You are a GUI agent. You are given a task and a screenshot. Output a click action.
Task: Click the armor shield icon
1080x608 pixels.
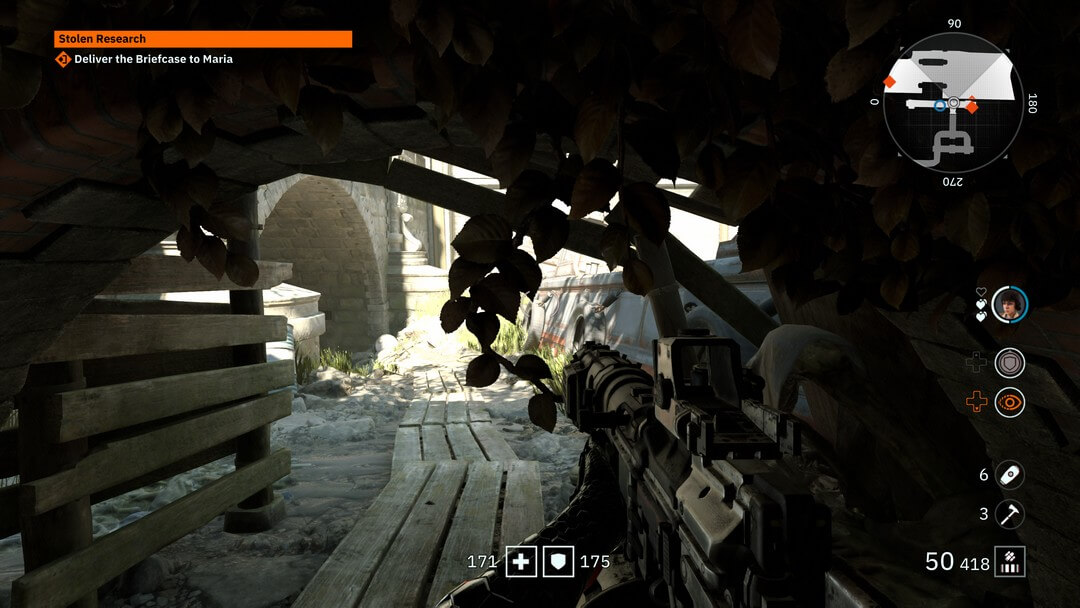(558, 562)
